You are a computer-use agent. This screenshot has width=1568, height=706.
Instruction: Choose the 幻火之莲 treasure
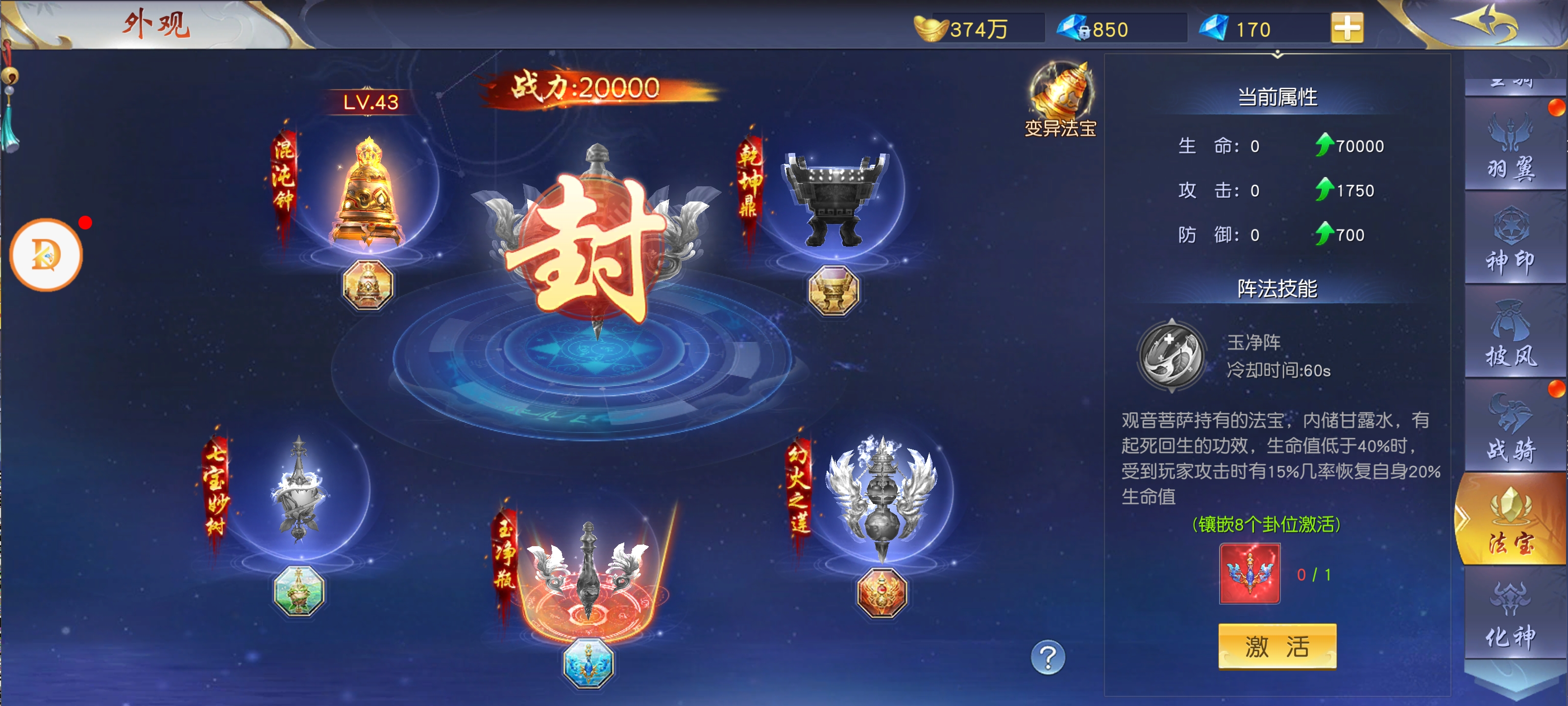(x=882, y=497)
